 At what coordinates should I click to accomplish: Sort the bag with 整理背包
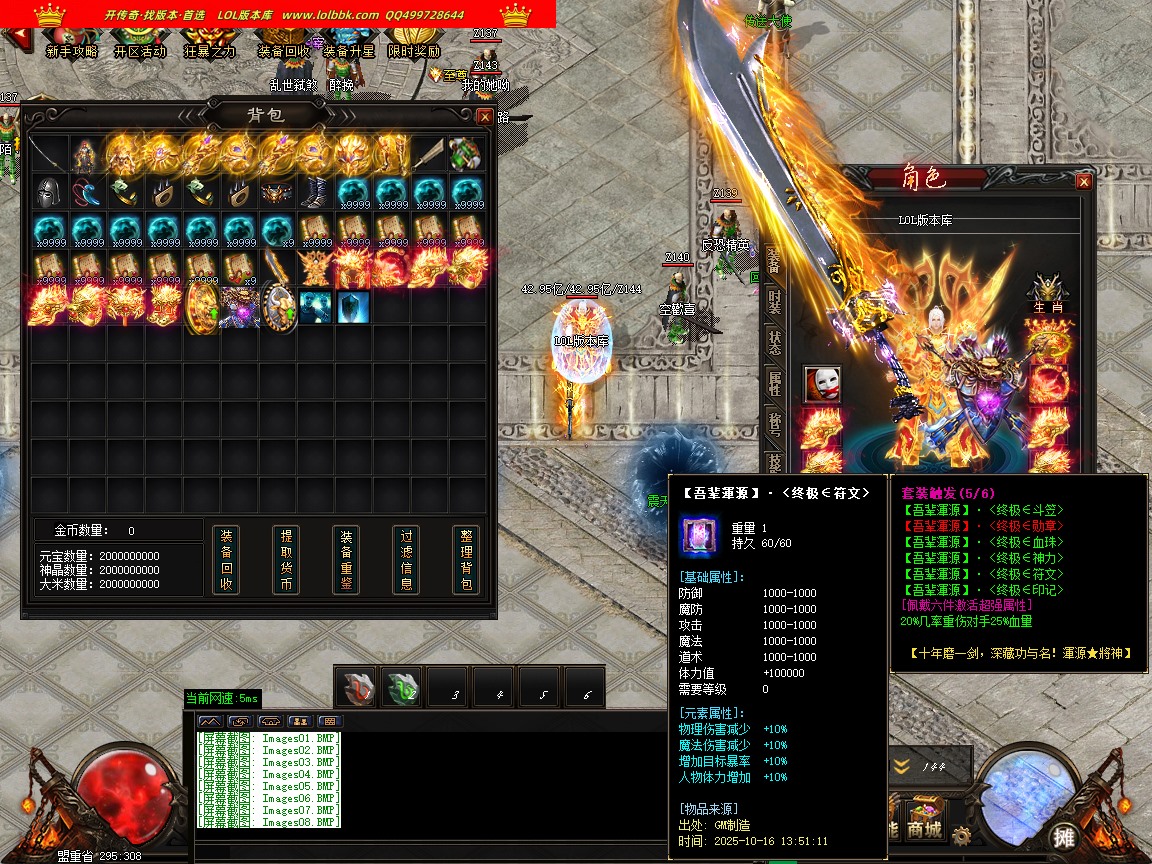(466, 560)
